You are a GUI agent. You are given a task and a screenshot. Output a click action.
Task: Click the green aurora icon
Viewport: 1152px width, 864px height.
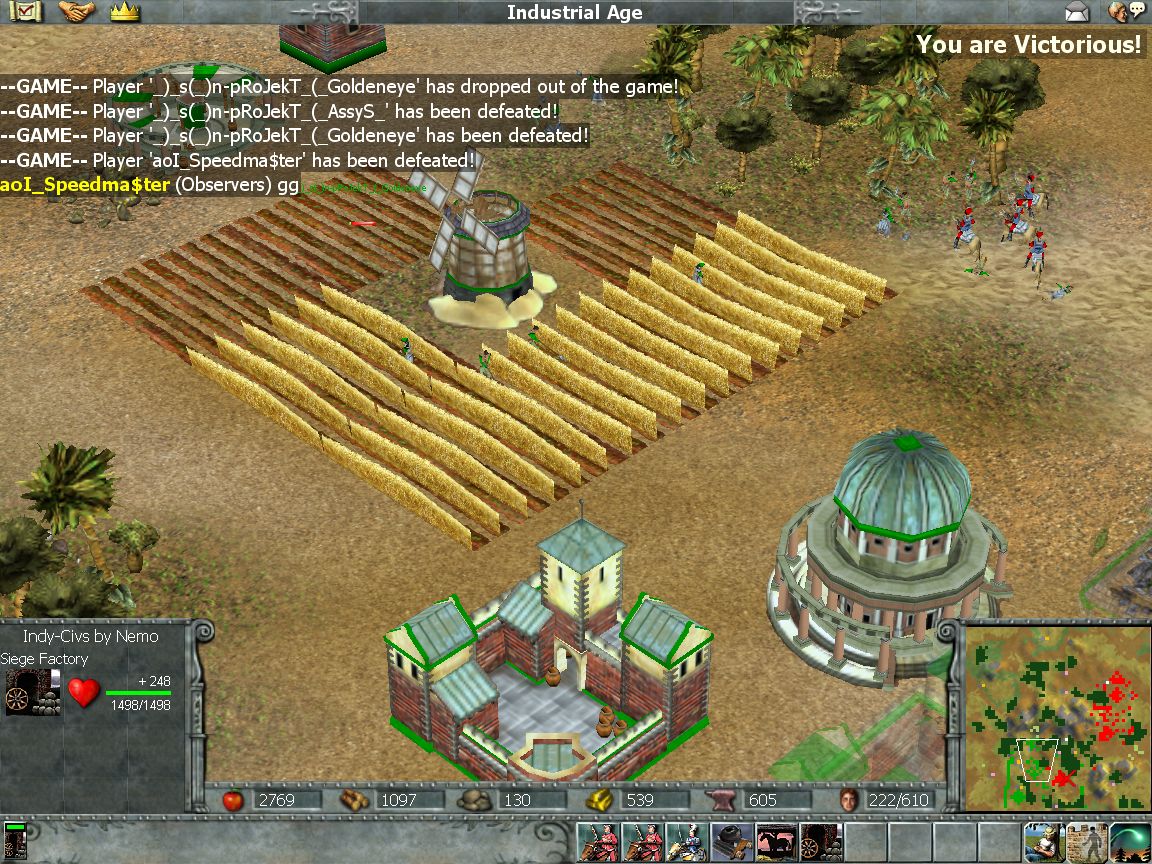(1131, 842)
